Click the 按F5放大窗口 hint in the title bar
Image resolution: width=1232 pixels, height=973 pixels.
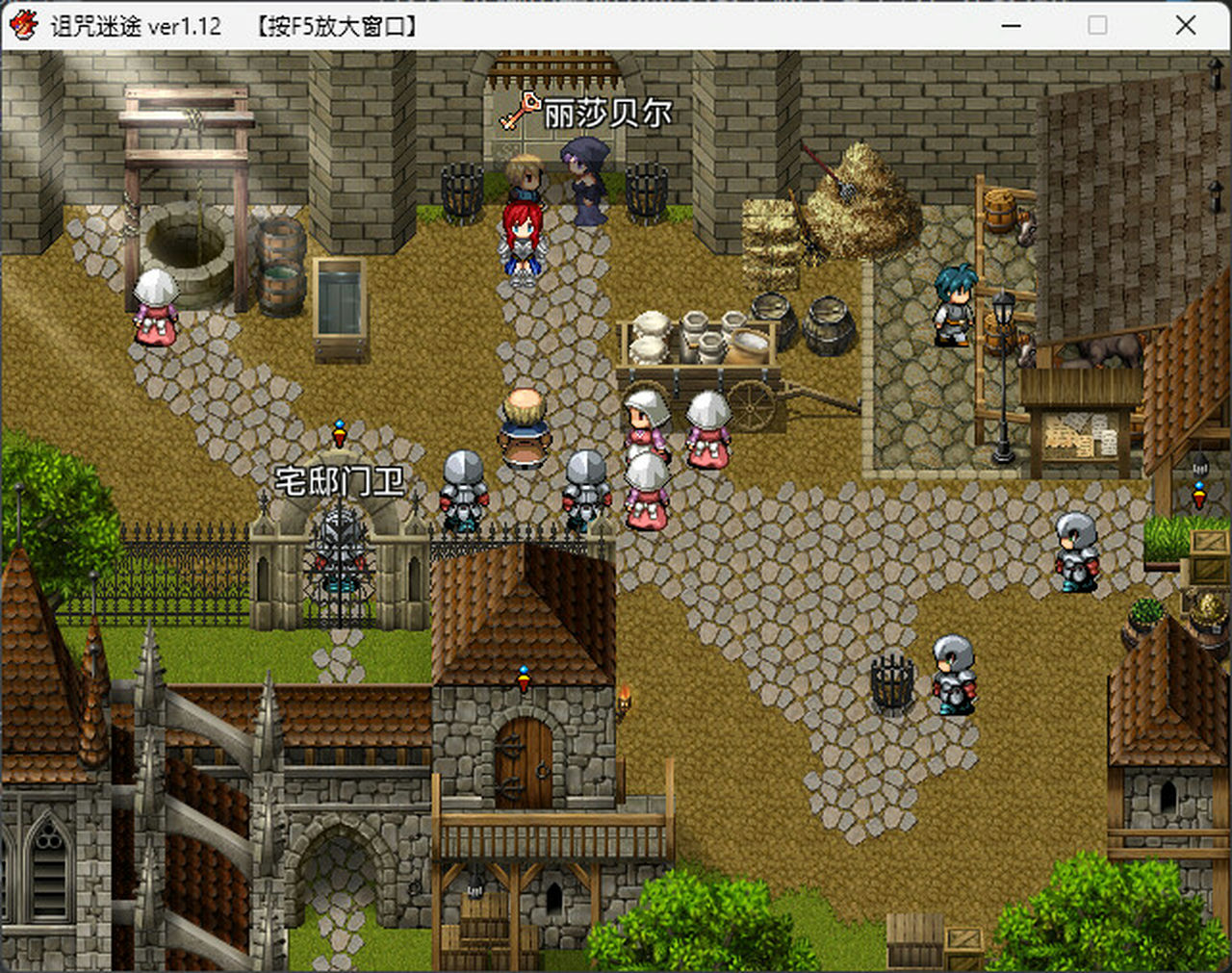point(337,26)
